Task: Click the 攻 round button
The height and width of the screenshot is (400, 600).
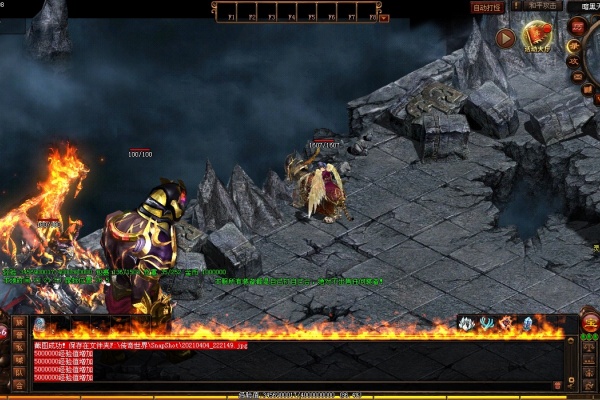Action: [574, 60]
